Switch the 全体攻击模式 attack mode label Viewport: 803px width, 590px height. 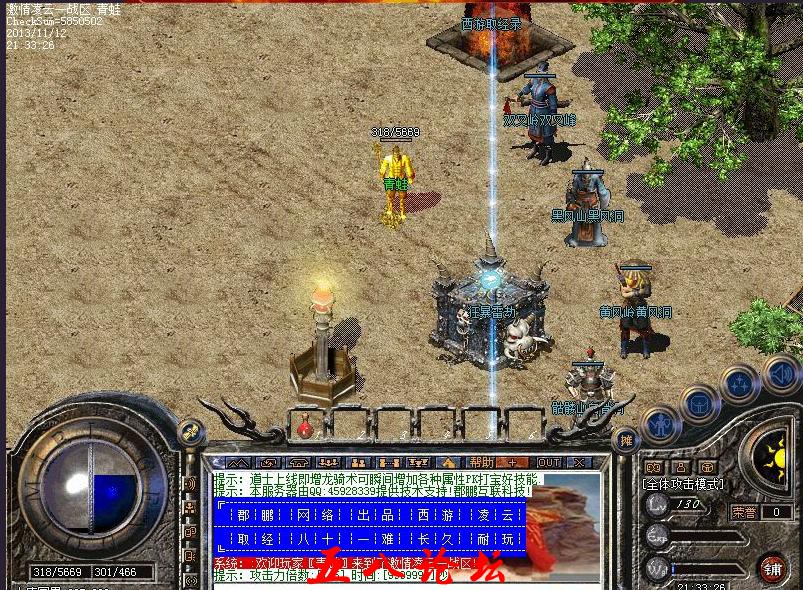point(684,484)
